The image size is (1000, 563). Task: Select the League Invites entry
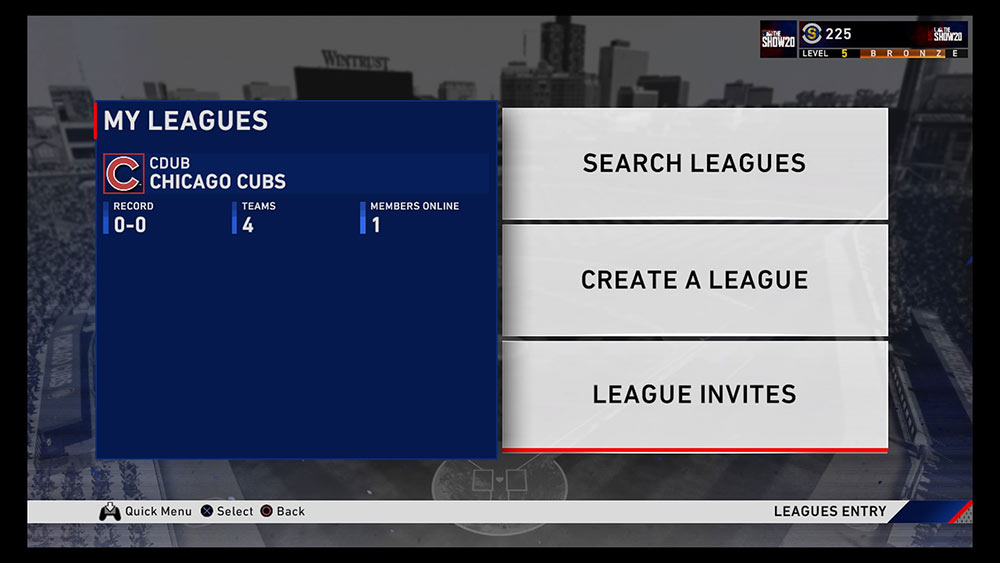click(694, 394)
